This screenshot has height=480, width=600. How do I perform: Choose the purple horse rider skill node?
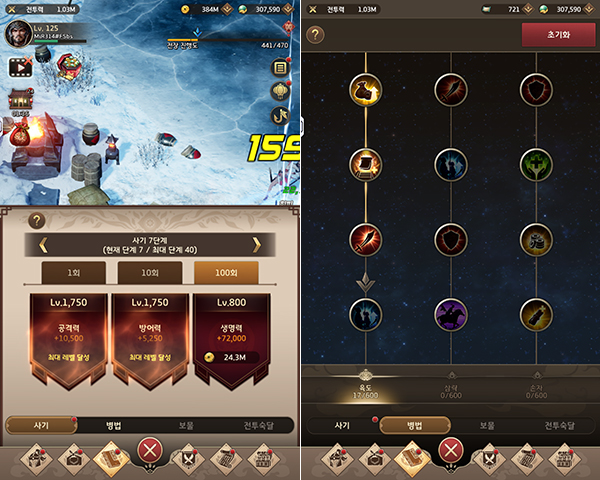(451, 314)
